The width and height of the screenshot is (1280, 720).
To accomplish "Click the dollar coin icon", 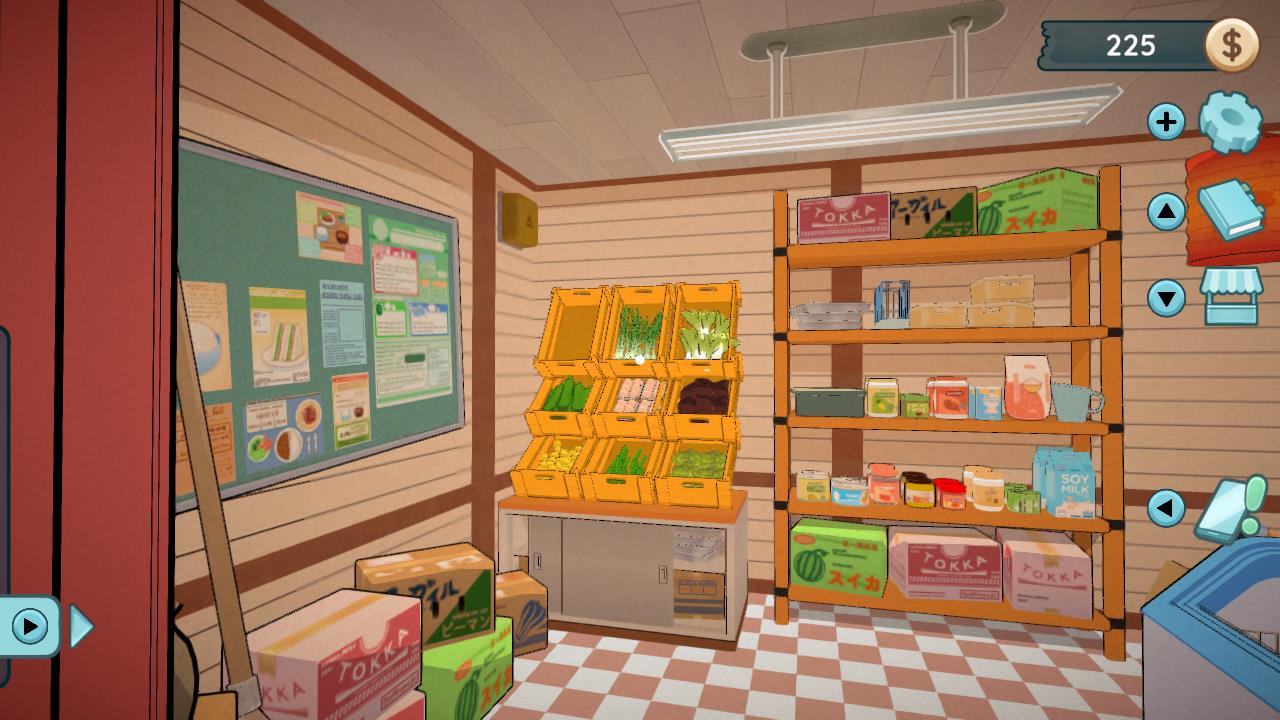I will (x=1233, y=44).
